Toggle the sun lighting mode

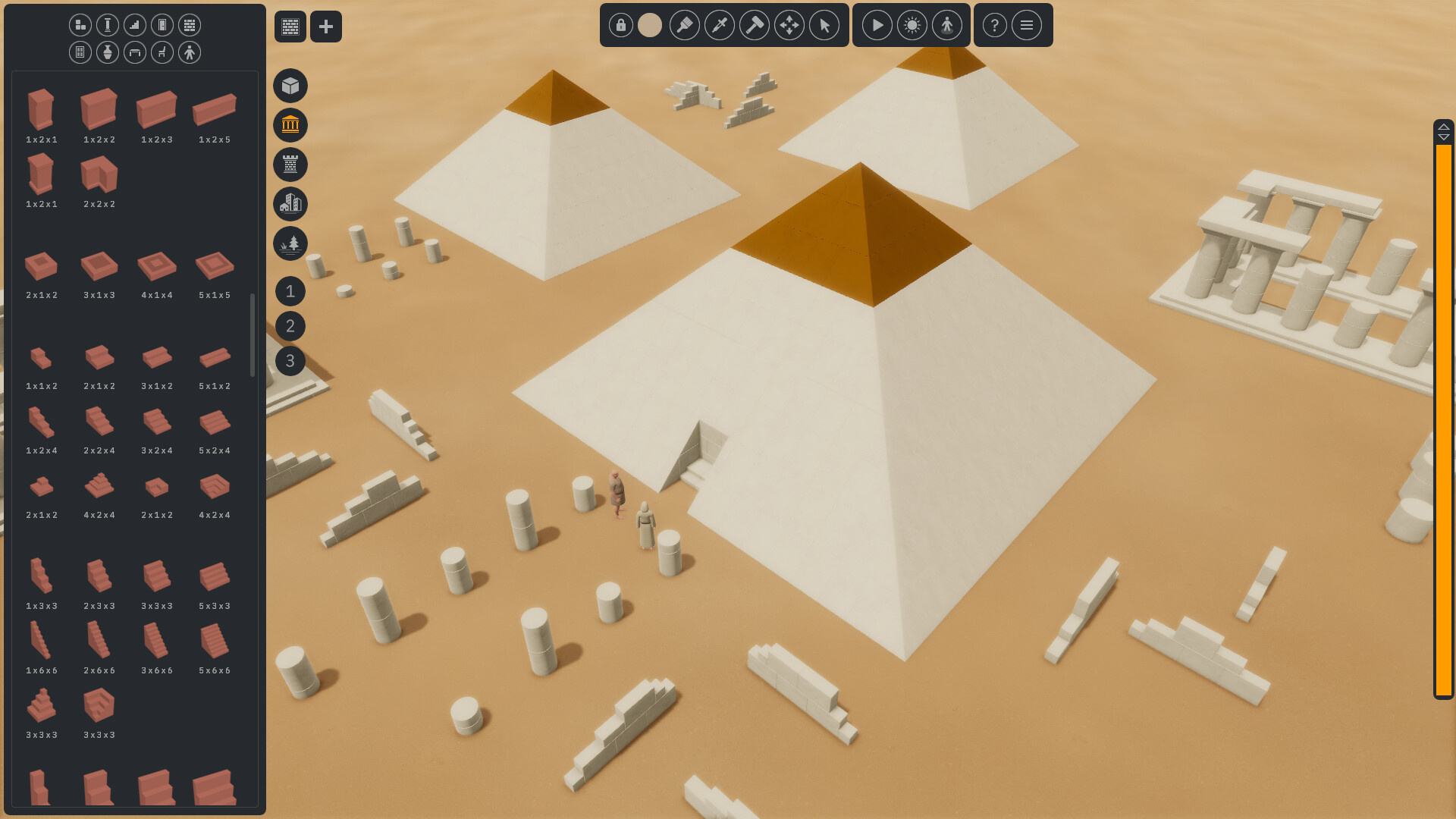coord(912,25)
